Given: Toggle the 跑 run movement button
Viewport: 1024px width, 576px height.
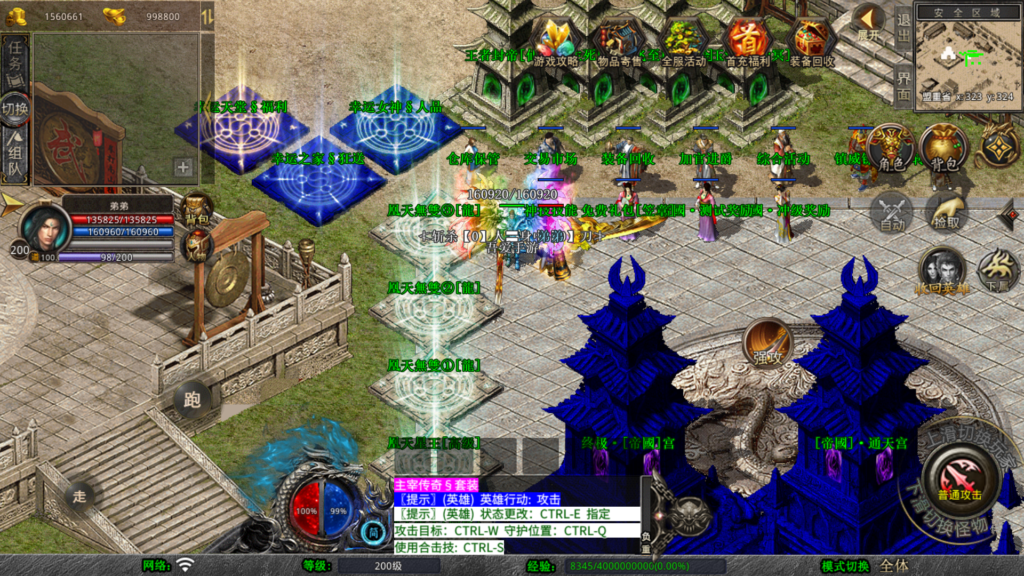Looking at the screenshot, I should point(193,400).
